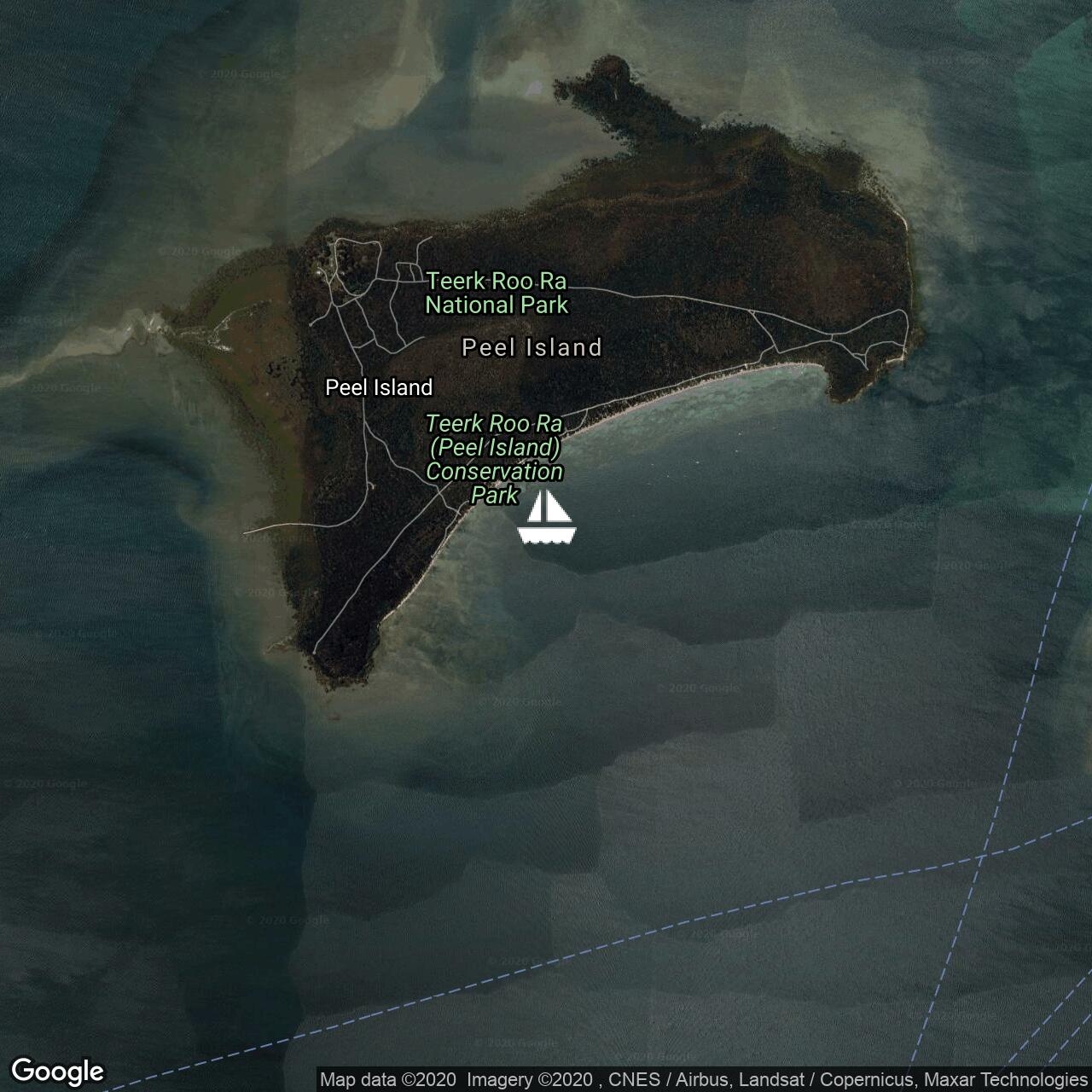Select the Teerk Roo Ra National Park label
Image resolution: width=1092 pixels, height=1092 pixels.
click(x=497, y=293)
